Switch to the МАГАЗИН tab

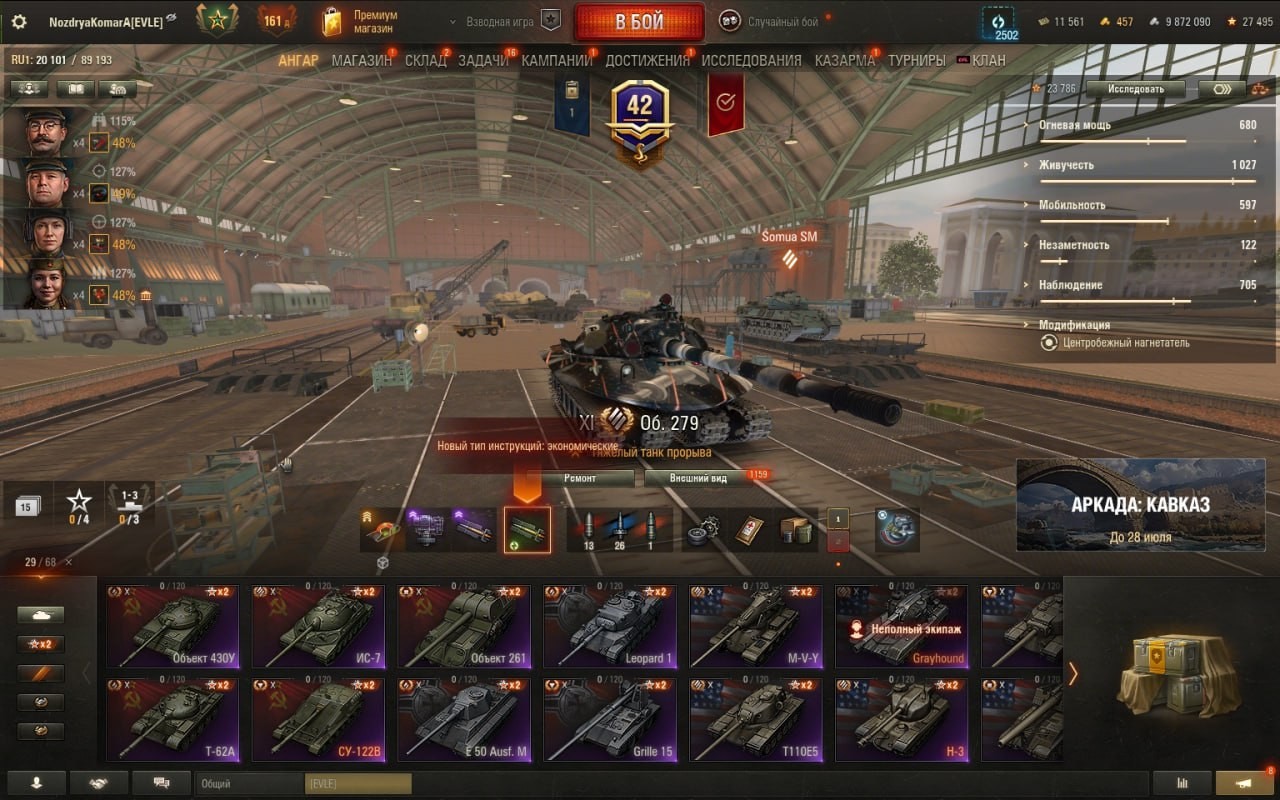click(361, 60)
